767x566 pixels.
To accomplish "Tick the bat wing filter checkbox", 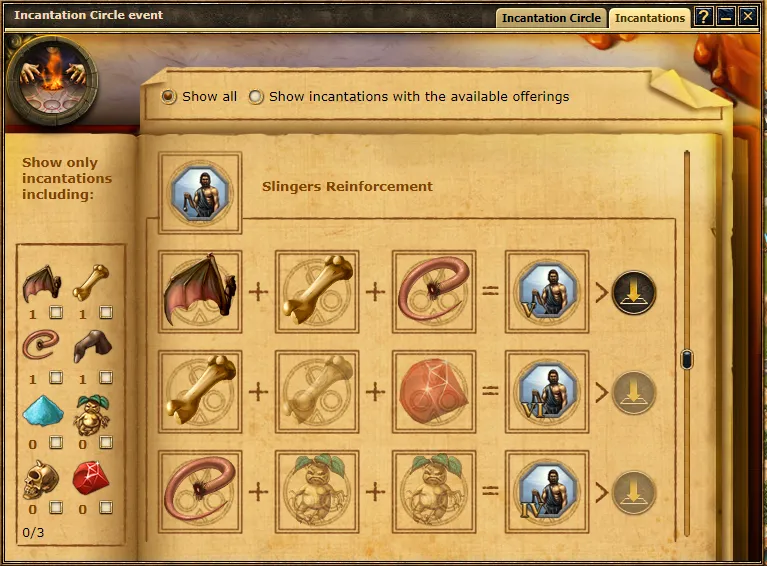I will coord(56,313).
